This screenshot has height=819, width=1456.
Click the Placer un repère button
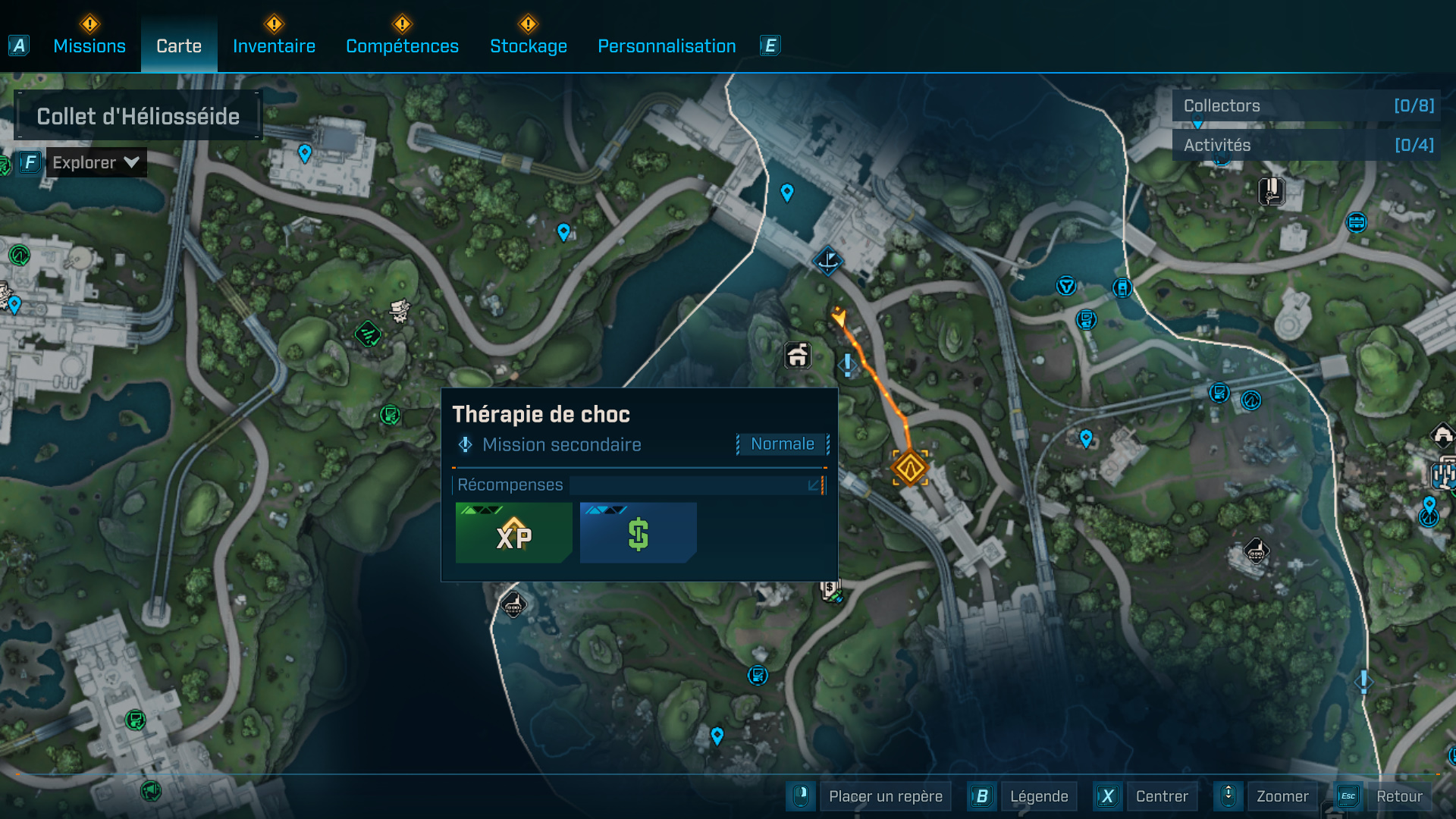pyautogui.click(x=885, y=796)
